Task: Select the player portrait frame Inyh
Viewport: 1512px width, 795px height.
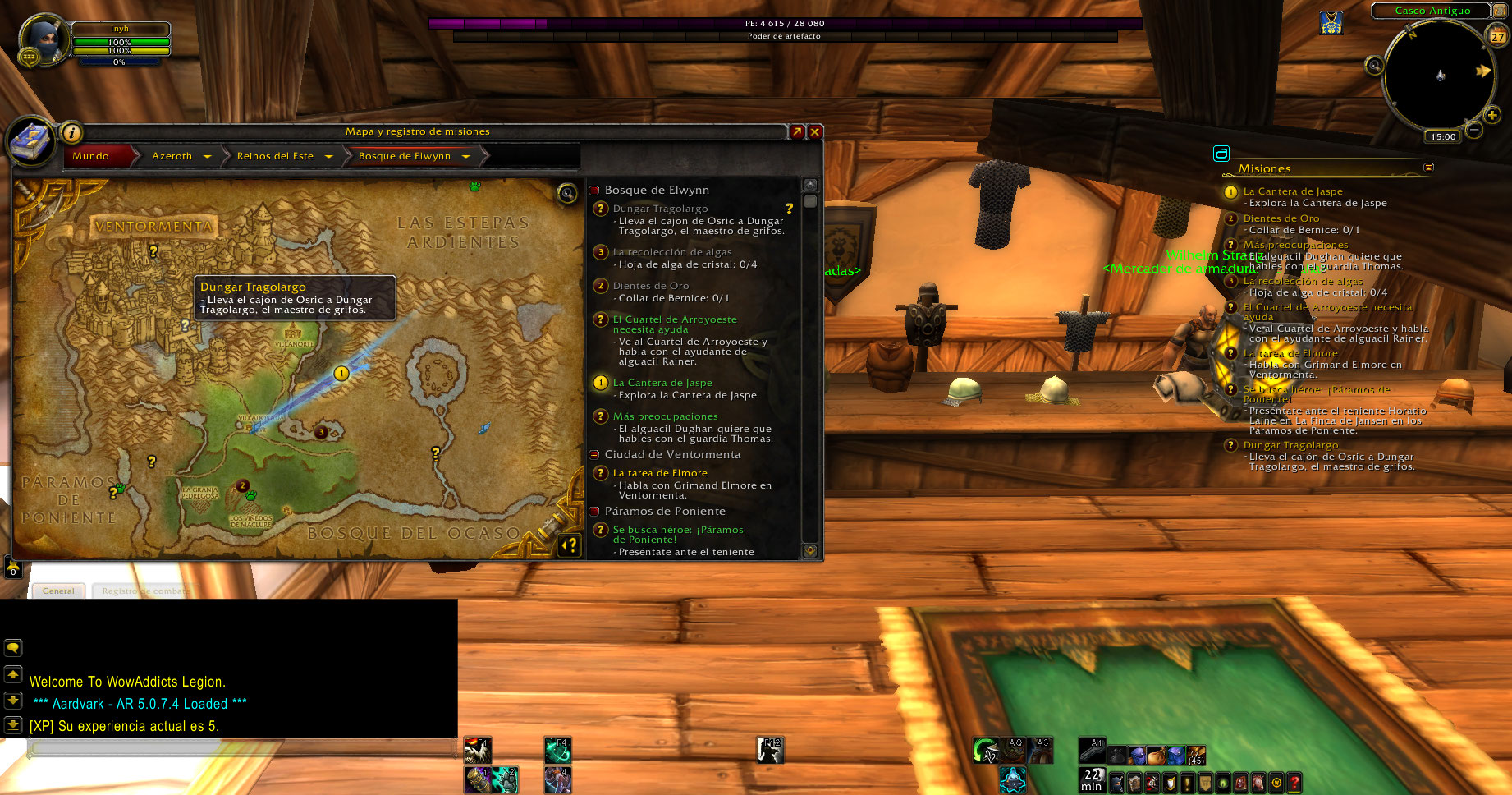Action: point(44,42)
